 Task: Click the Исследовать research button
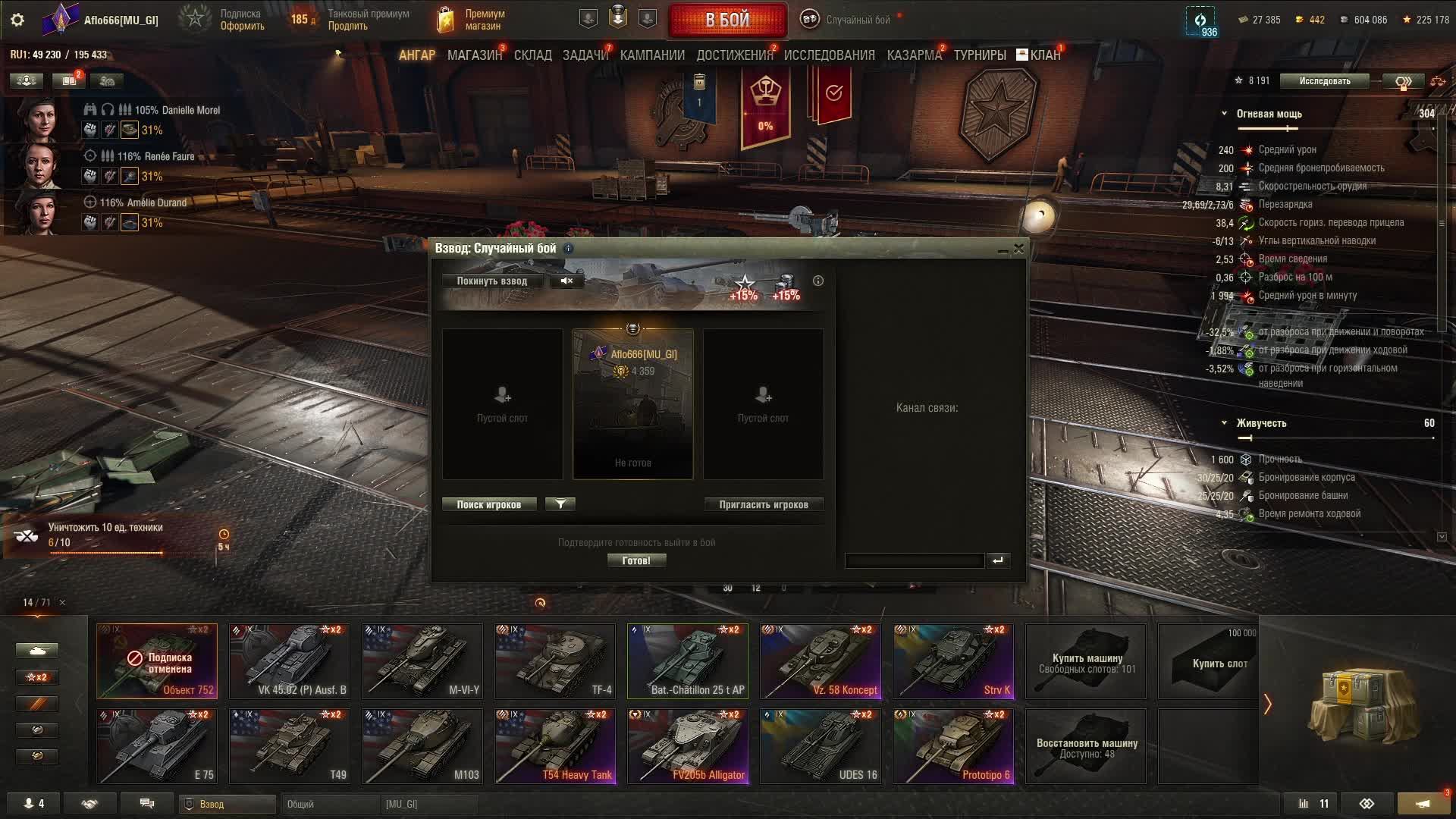1324,81
